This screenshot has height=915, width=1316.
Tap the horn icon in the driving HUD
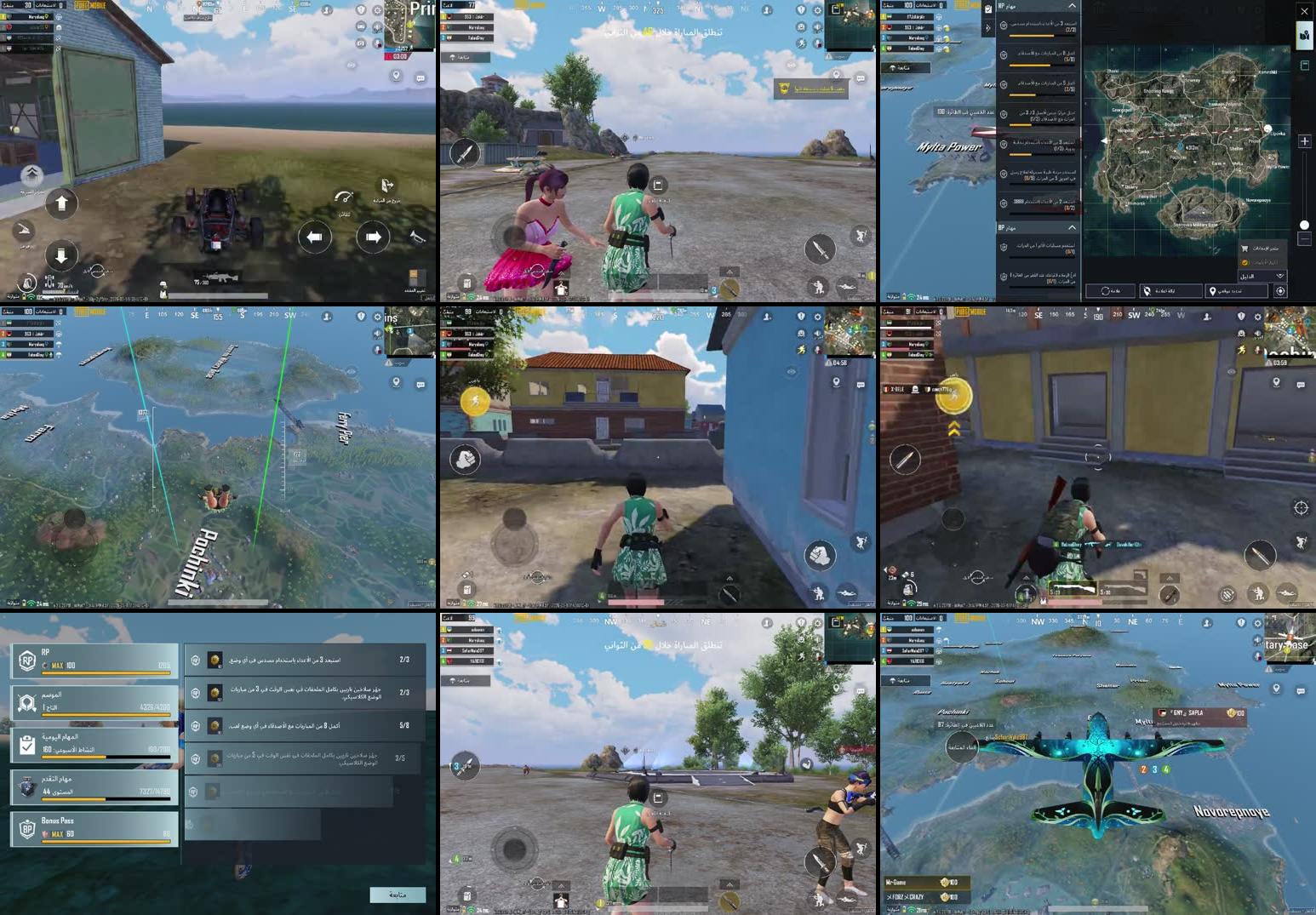[x=416, y=237]
